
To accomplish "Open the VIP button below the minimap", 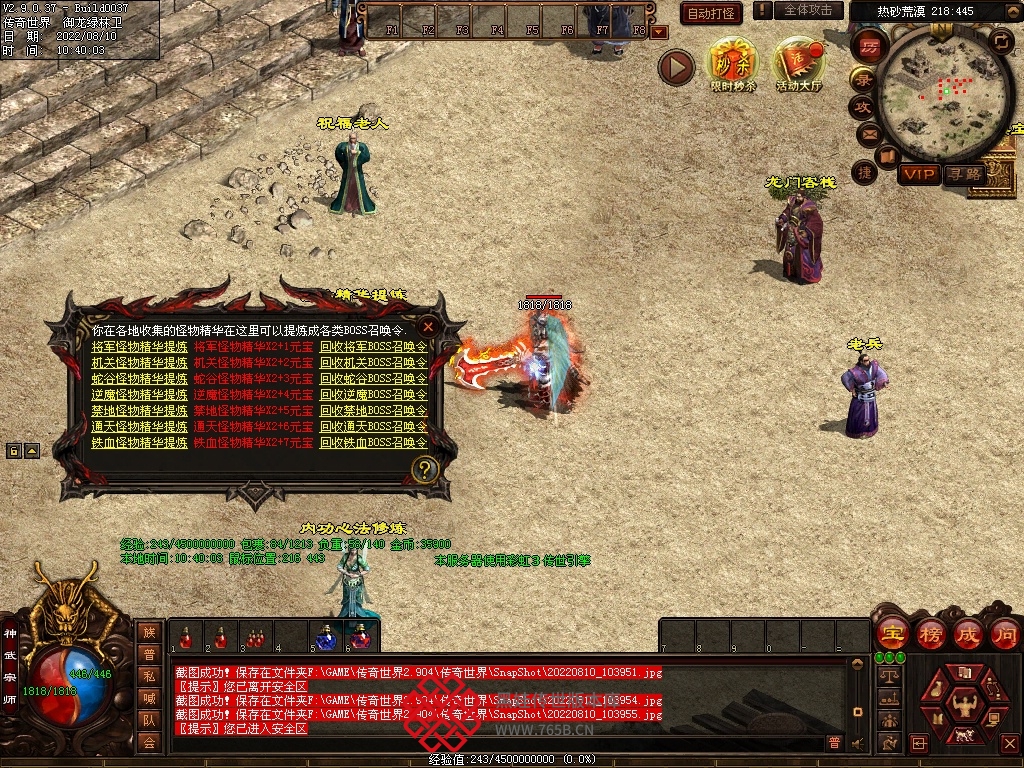I will (x=918, y=174).
